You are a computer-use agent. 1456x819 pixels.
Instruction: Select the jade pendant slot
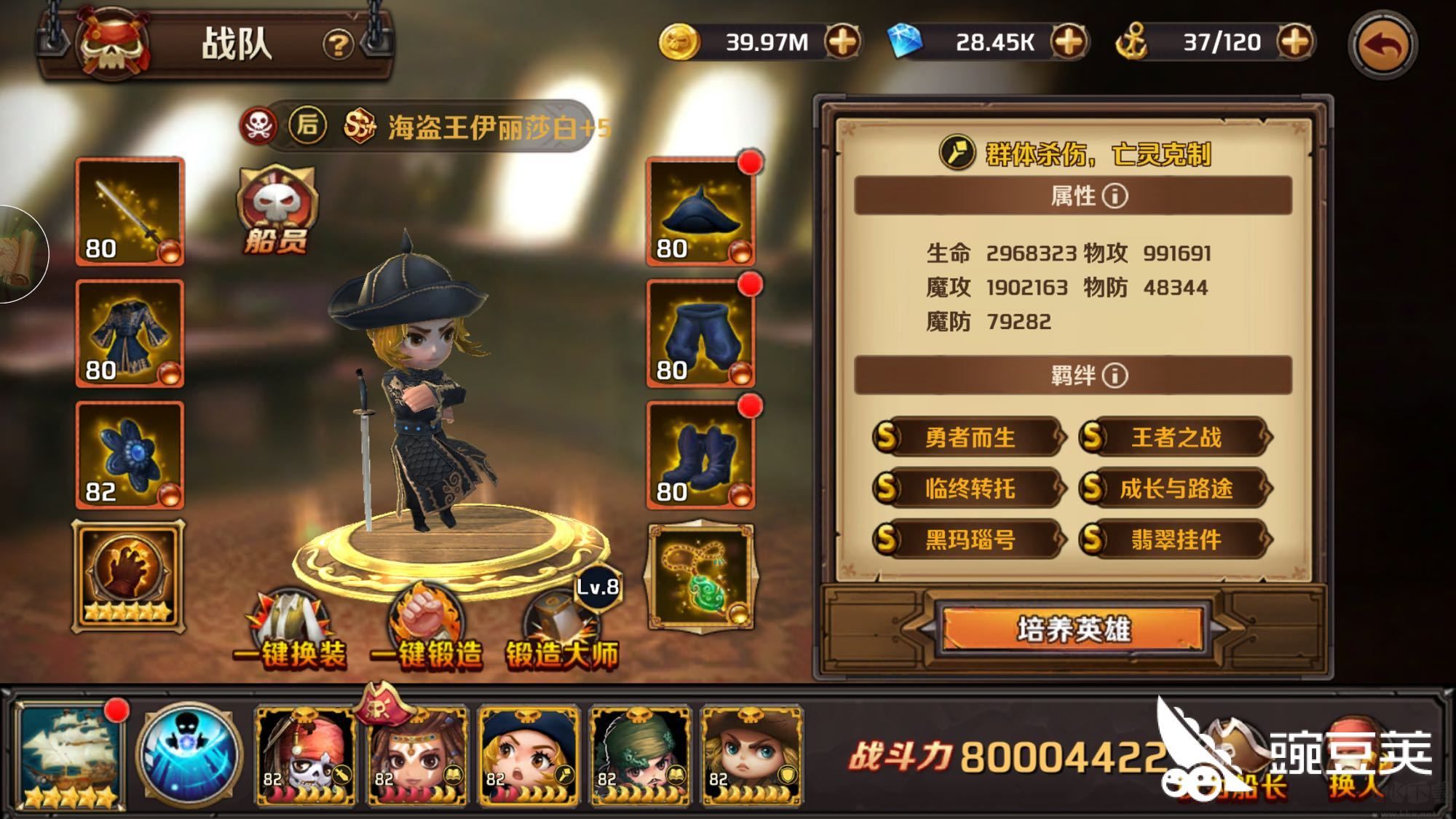point(700,577)
